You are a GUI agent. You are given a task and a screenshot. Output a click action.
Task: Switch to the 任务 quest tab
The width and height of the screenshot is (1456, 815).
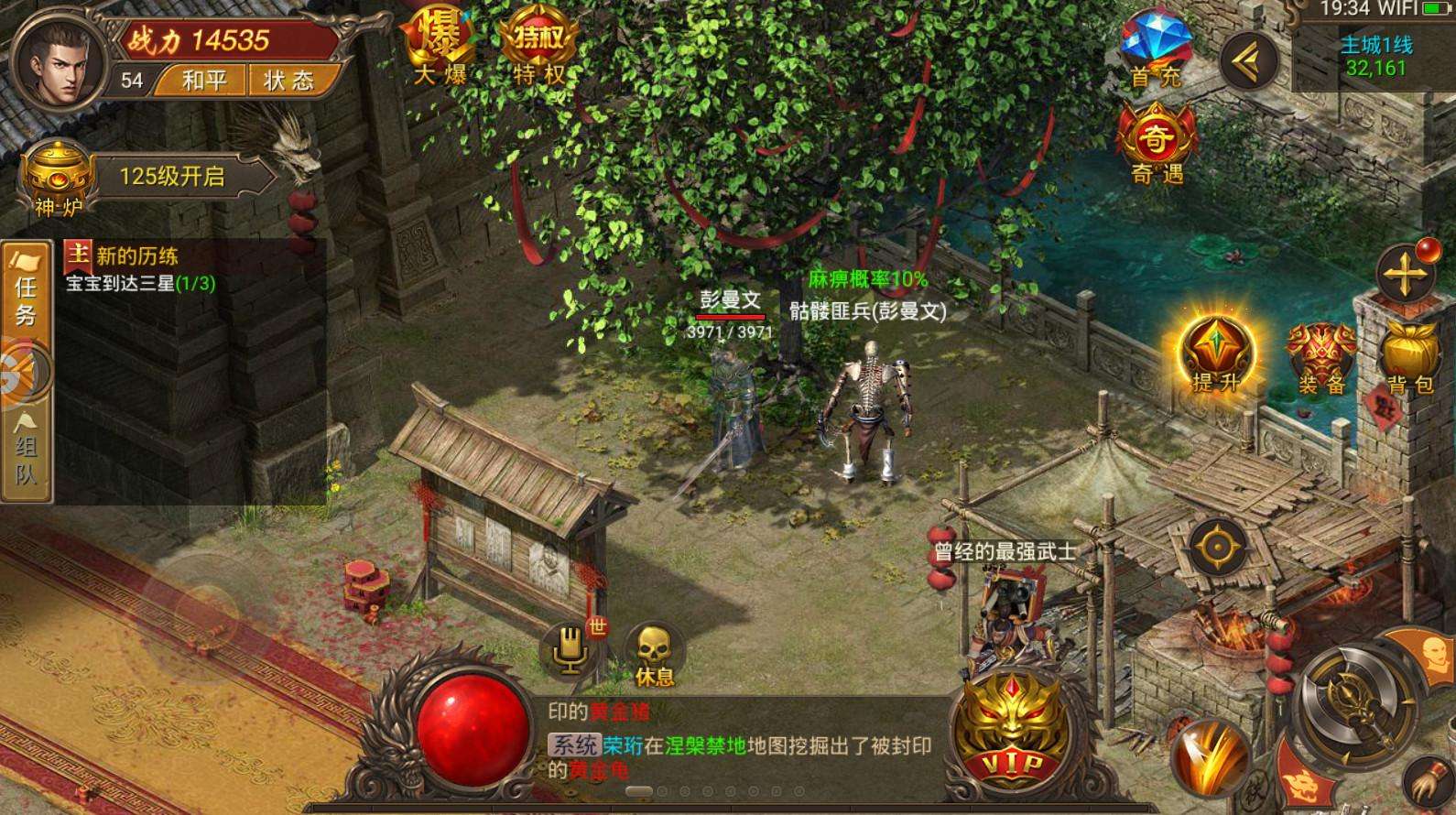(x=25, y=293)
